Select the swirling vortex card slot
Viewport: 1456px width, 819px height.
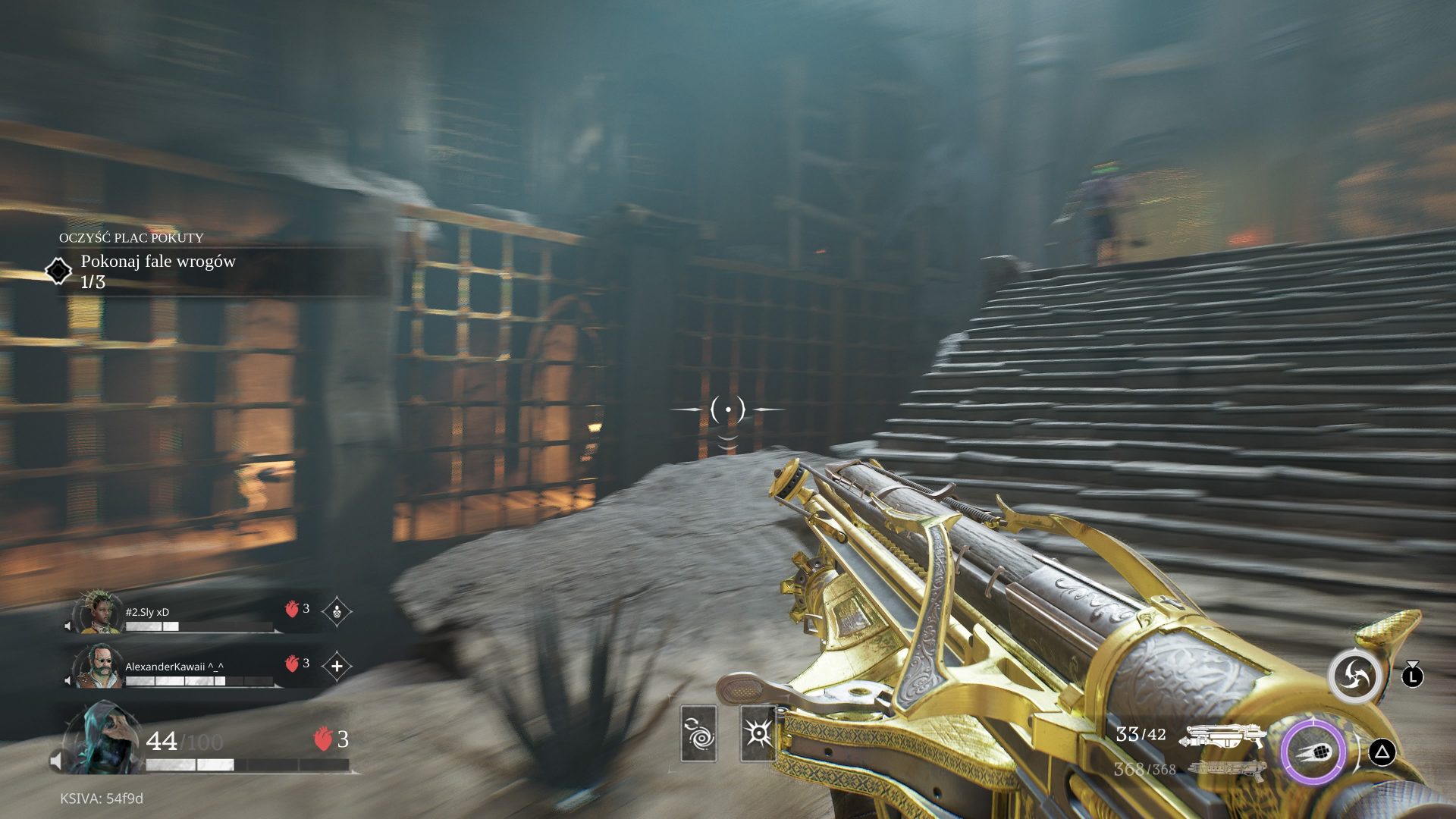click(698, 733)
